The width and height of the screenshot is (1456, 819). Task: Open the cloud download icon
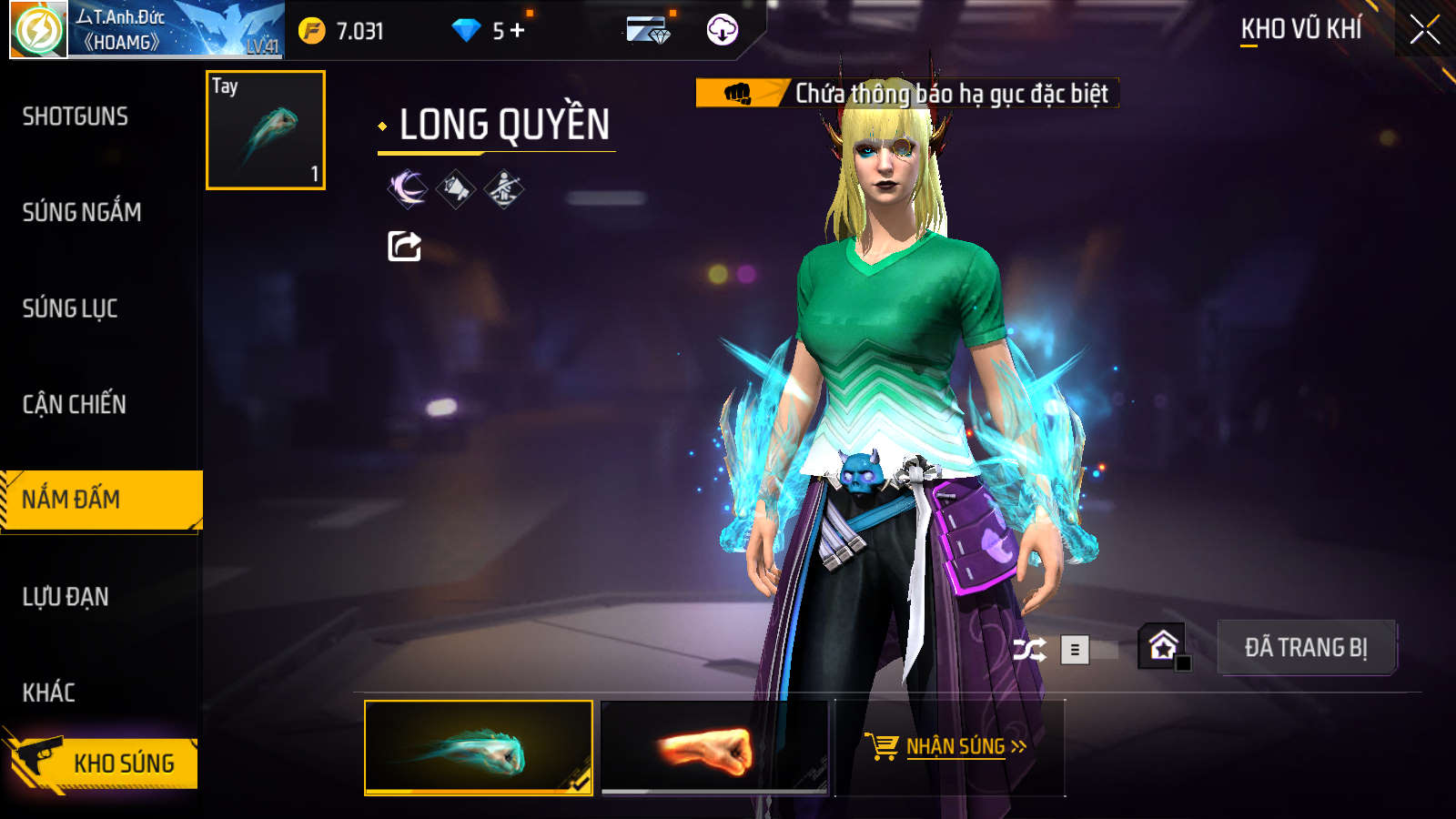click(723, 30)
